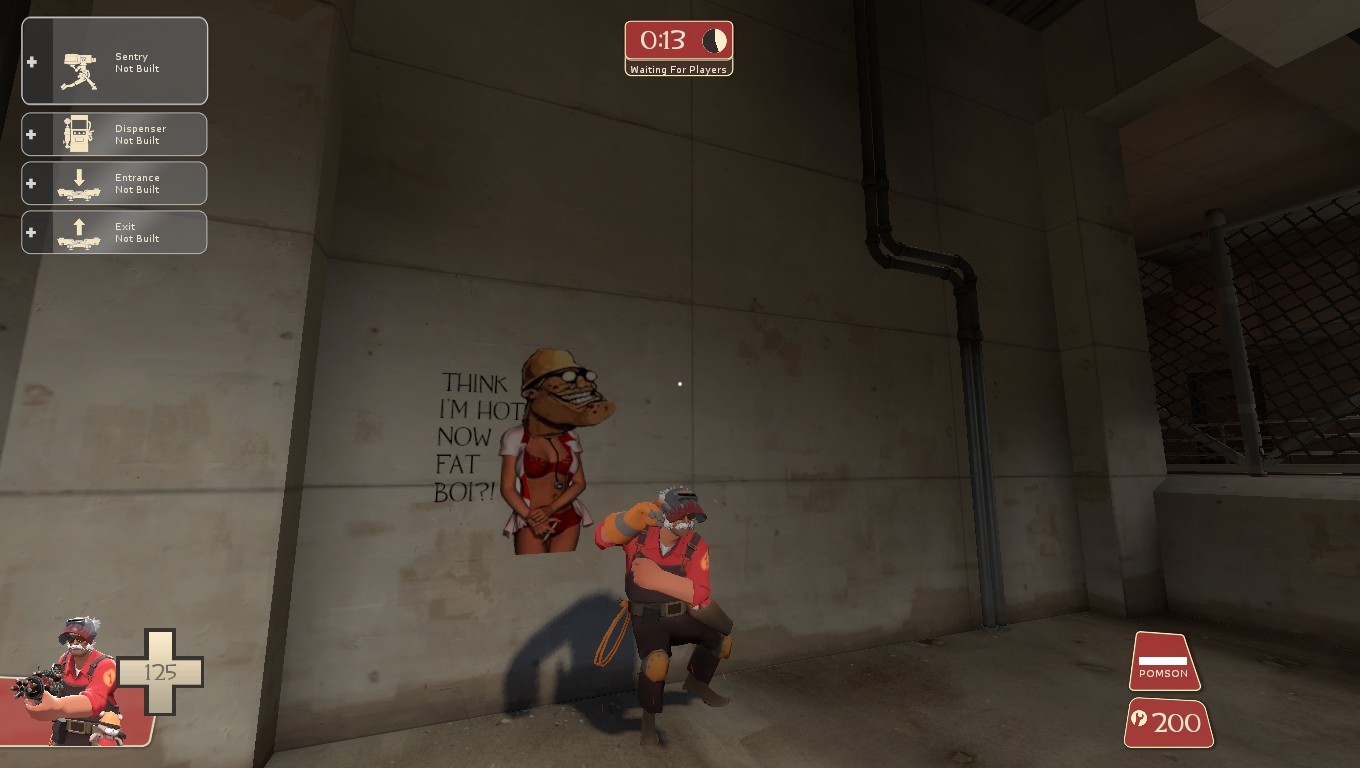Click the 'Not Built' label under Sentry
This screenshot has width=1360, height=768.
pos(136,68)
